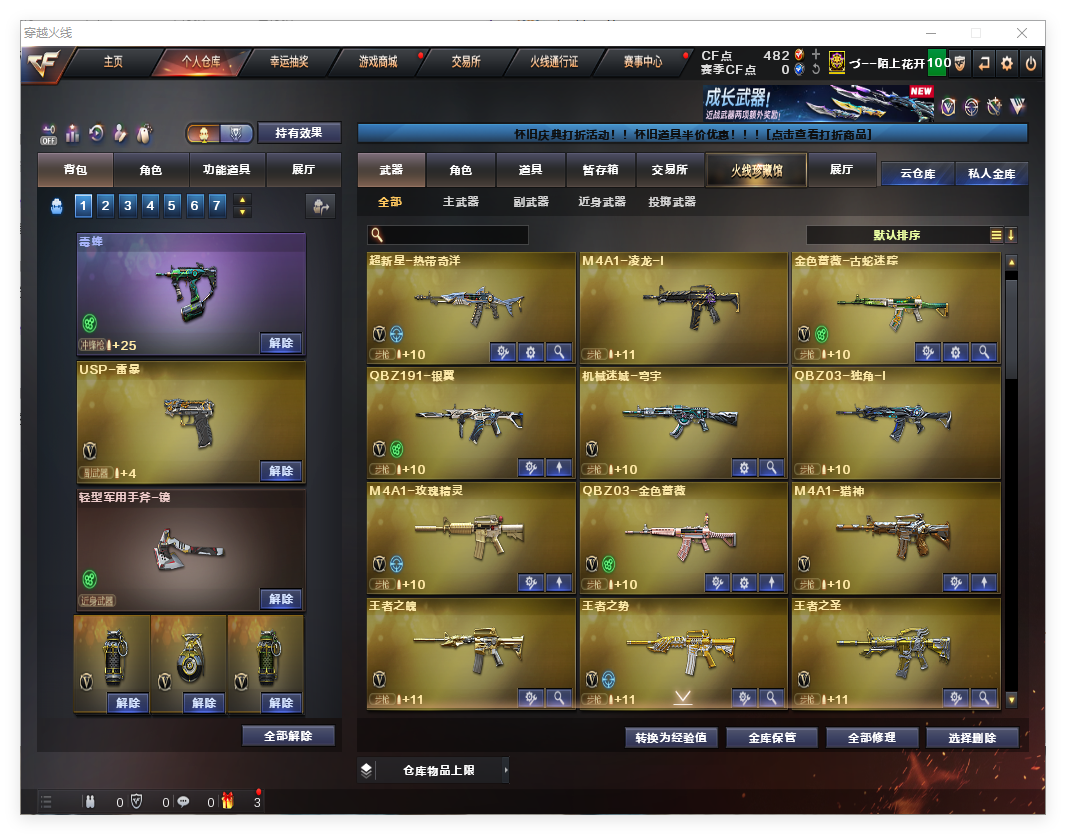The width and height of the screenshot is (1066, 835).
Task: Filter by 主武器 primary weapons
Action: pyautogui.click(x=461, y=202)
